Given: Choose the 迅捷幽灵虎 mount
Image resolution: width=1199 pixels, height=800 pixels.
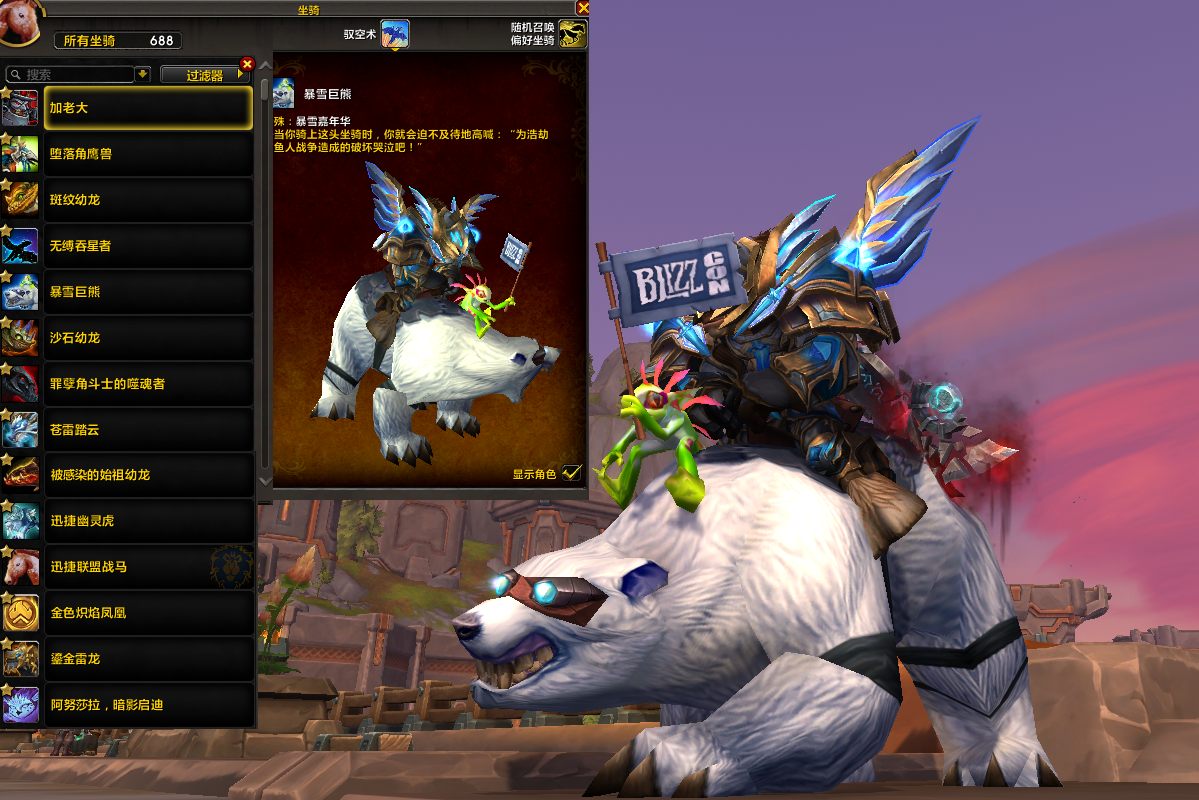Looking at the screenshot, I should (x=148, y=521).
